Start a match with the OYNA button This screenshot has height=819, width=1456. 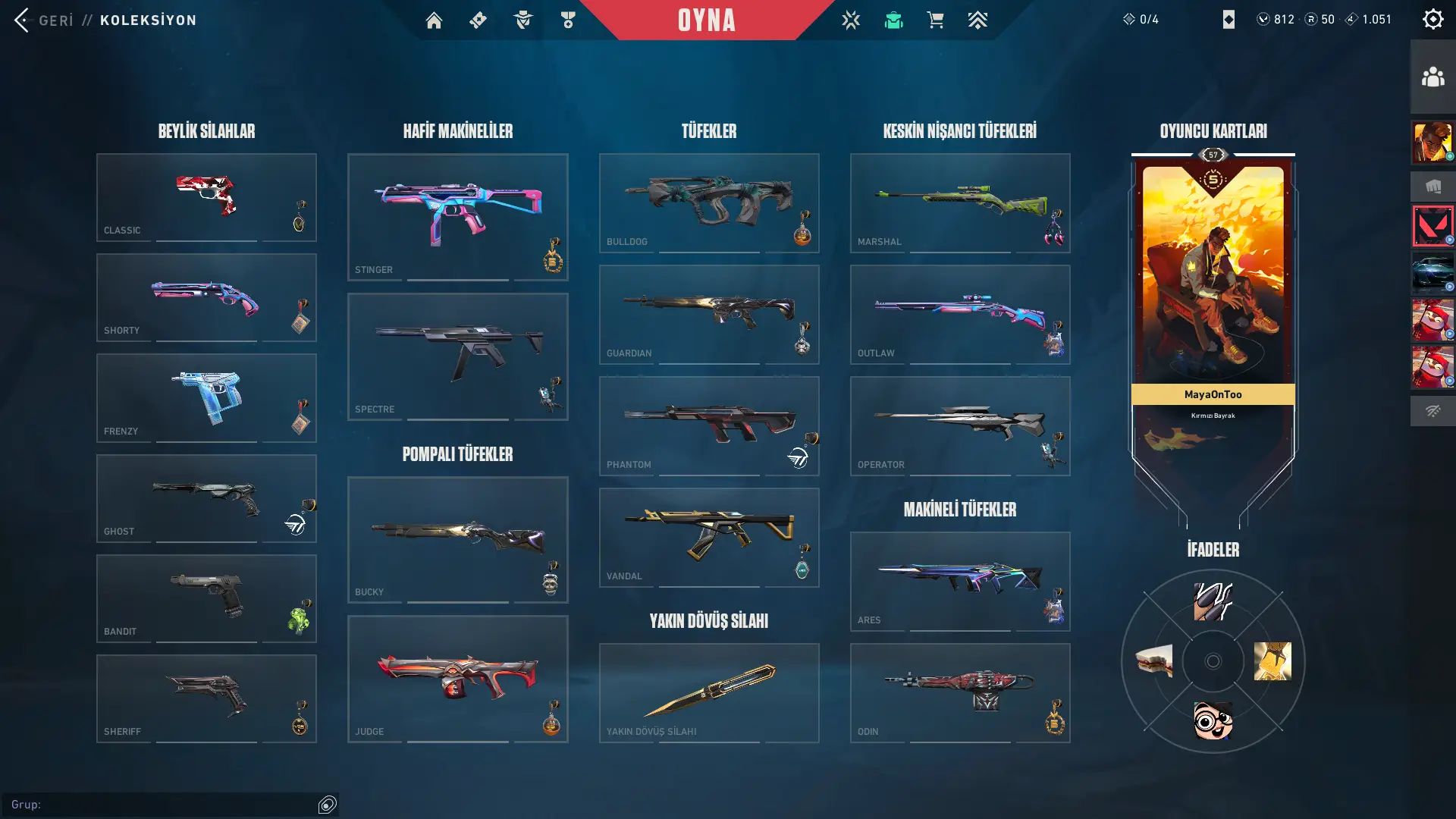click(706, 20)
